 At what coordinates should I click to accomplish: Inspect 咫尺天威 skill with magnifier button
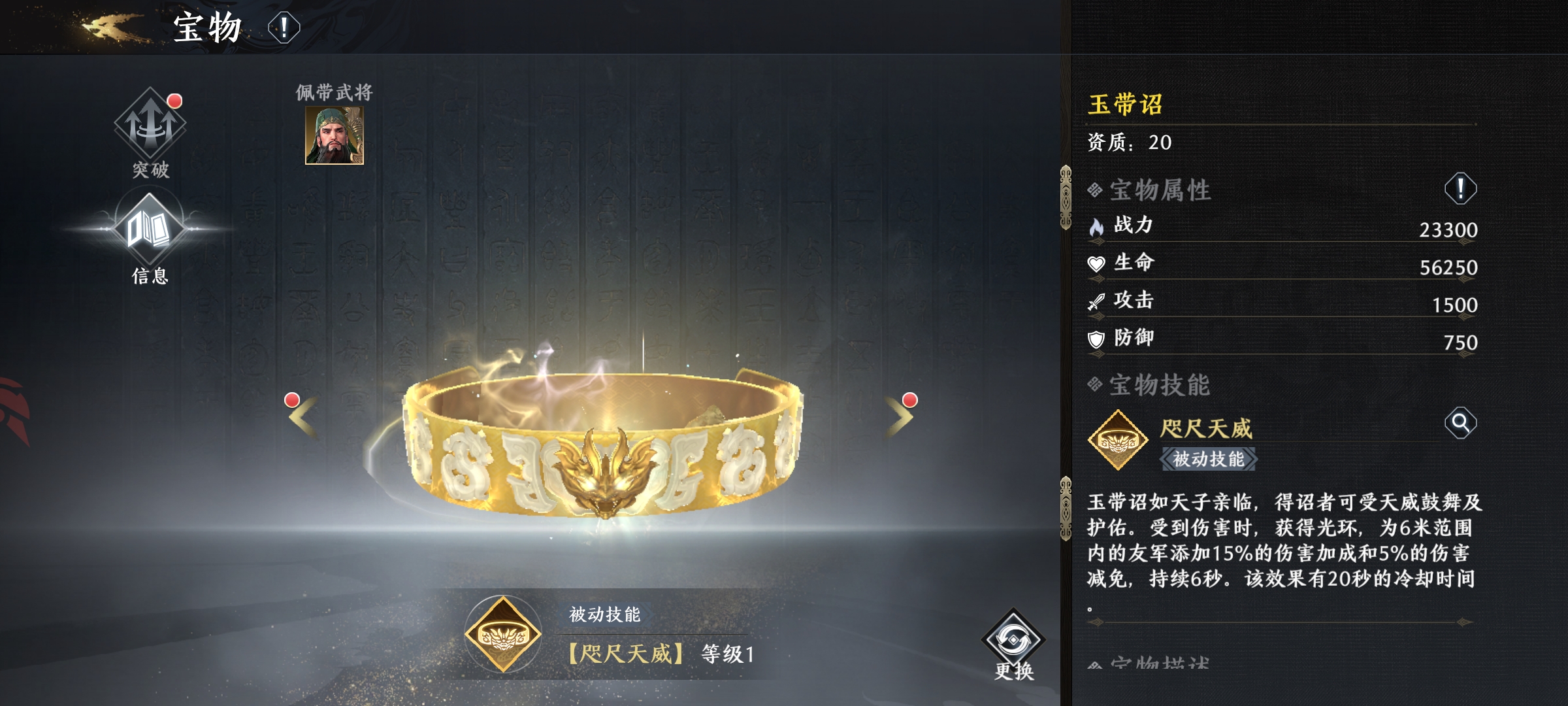pyautogui.click(x=1460, y=423)
